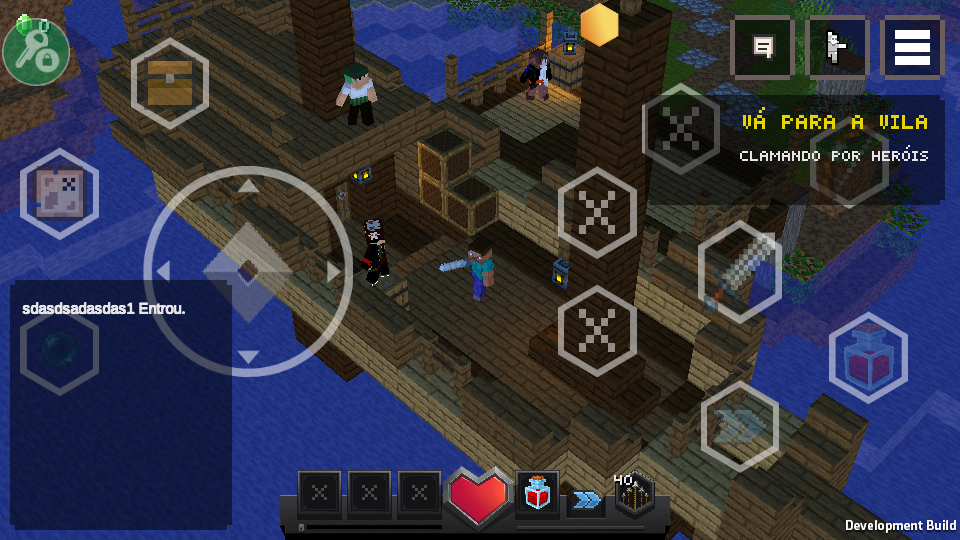Open the hamburger menu

[x=911, y=47]
